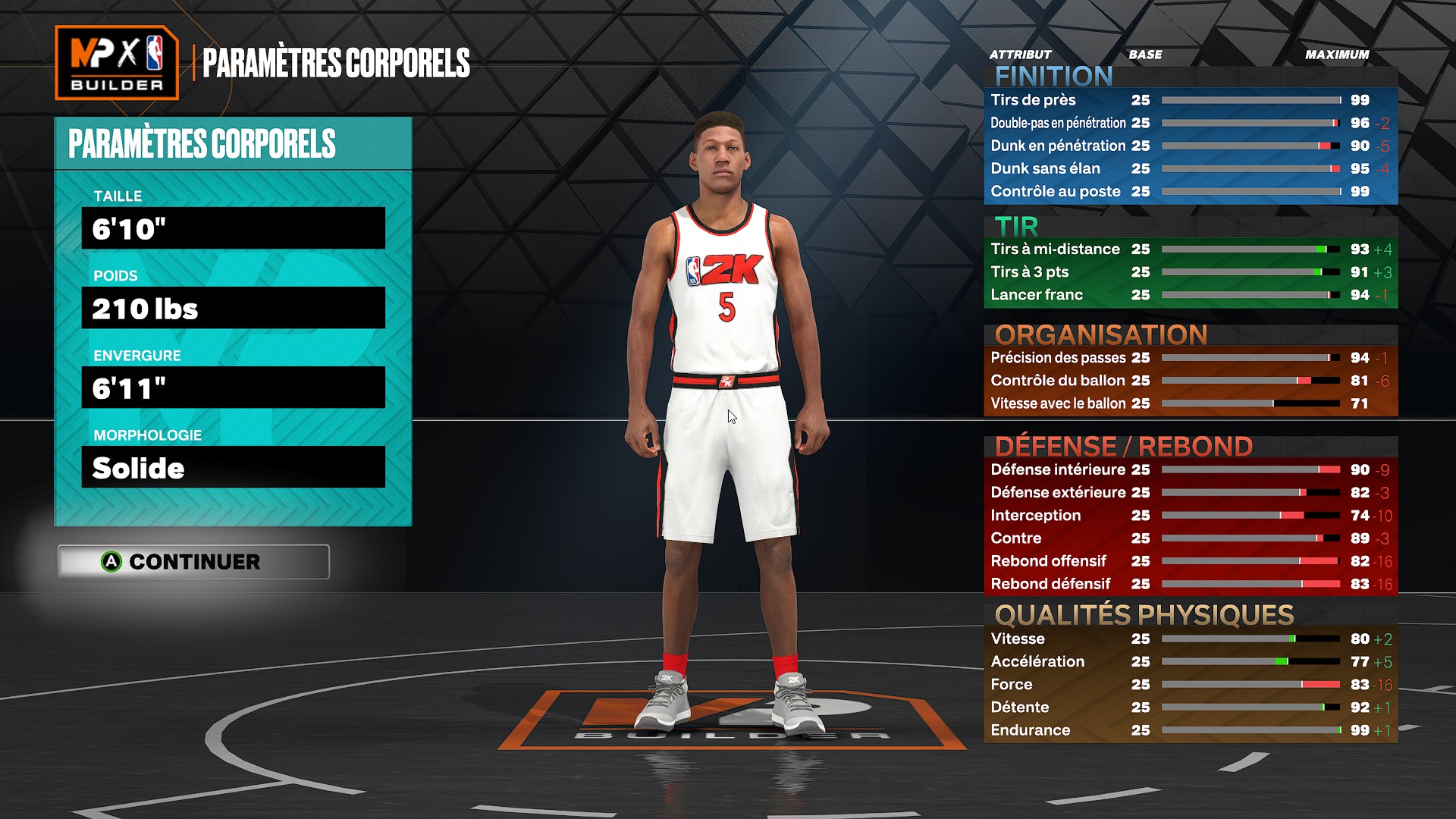This screenshot has height=819, width=1456.
Task: Adjust the Tirs à 3 pts attribute bar
Action: (x=1251, y=271)
